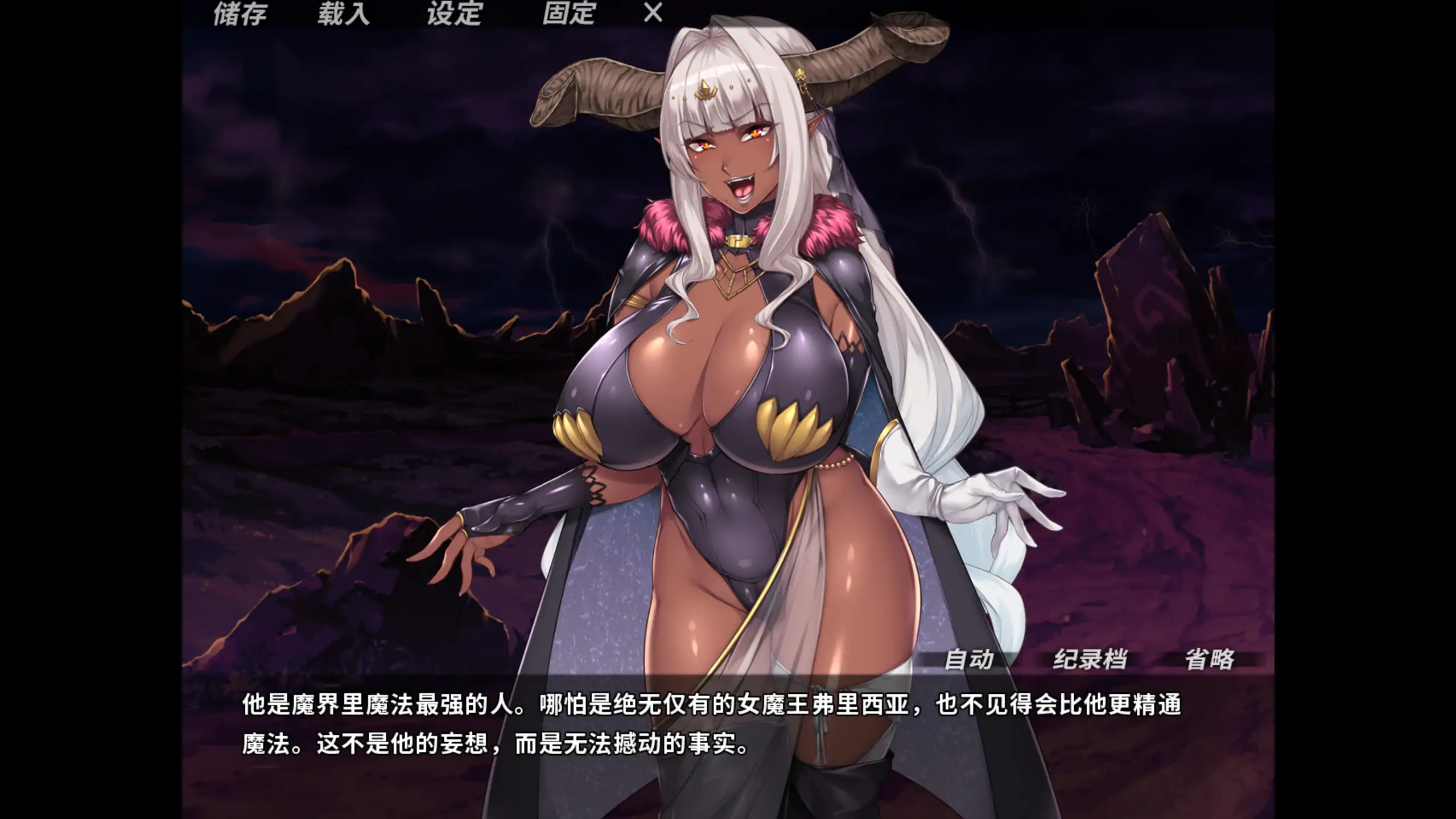1456x819 pixels.
Task: Select the 储存 save icon in the top bar
Action: (x=240, y=14)
